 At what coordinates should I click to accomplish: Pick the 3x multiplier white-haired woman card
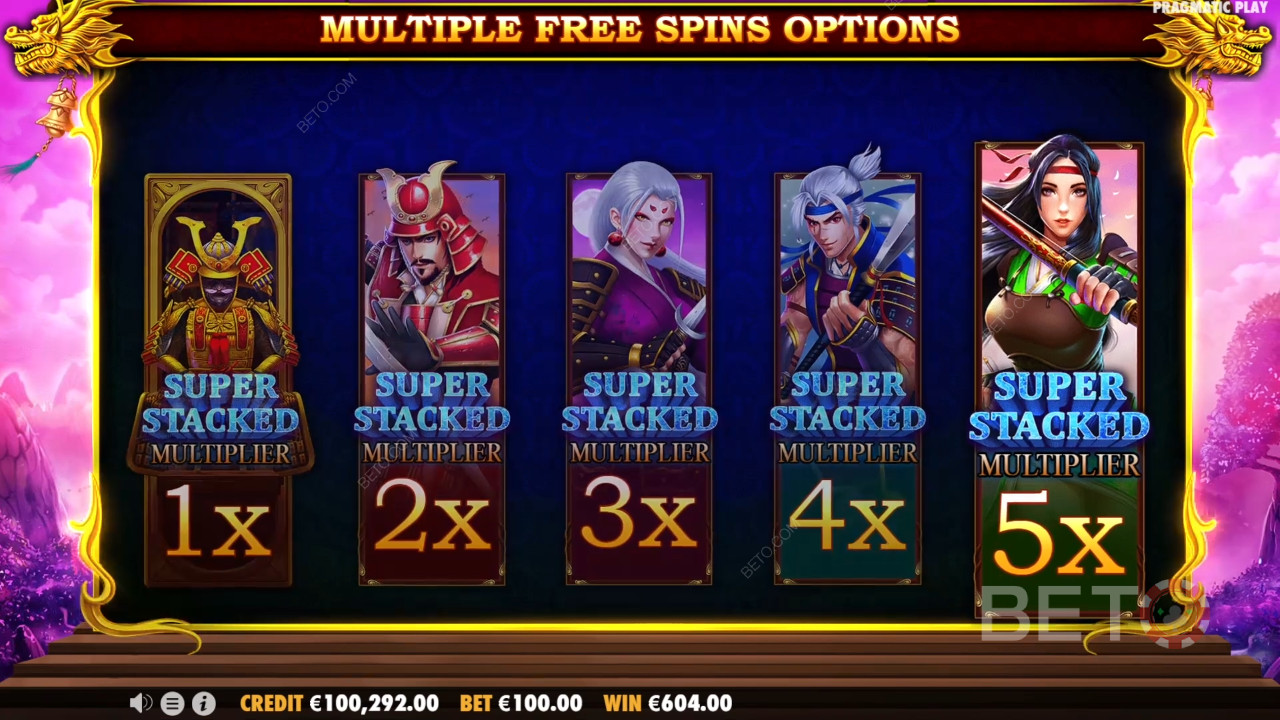pyautogui.click(x=639, y=380)
